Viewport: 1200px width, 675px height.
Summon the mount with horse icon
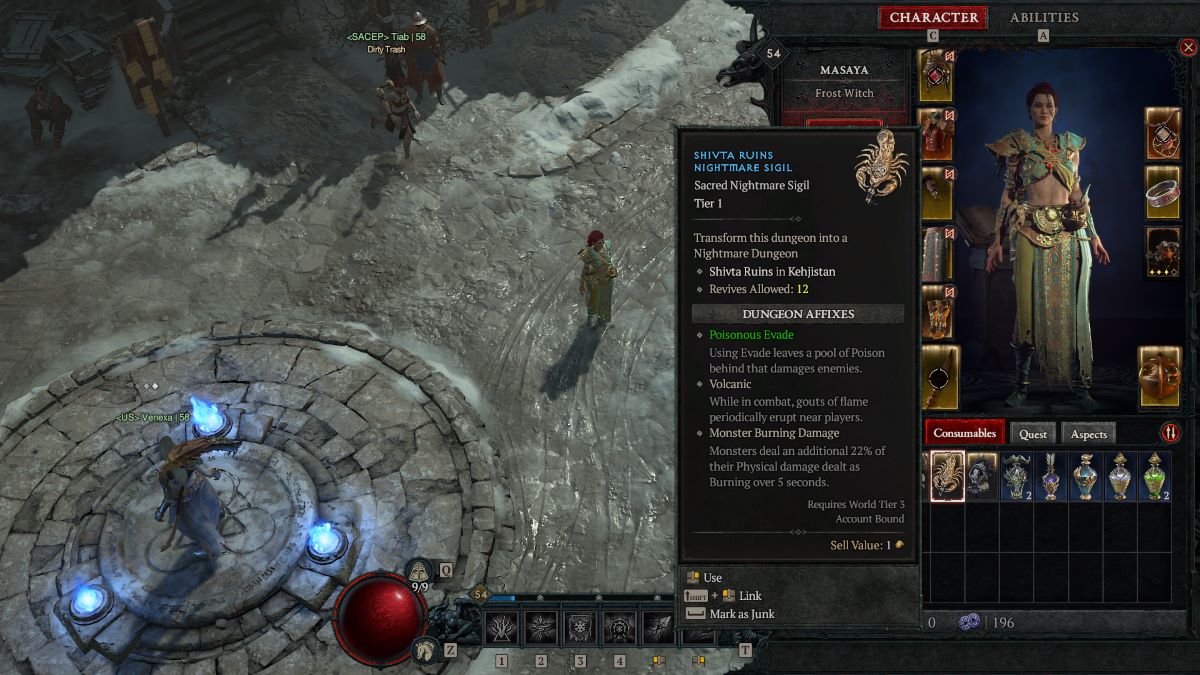[x=424, y=649]
